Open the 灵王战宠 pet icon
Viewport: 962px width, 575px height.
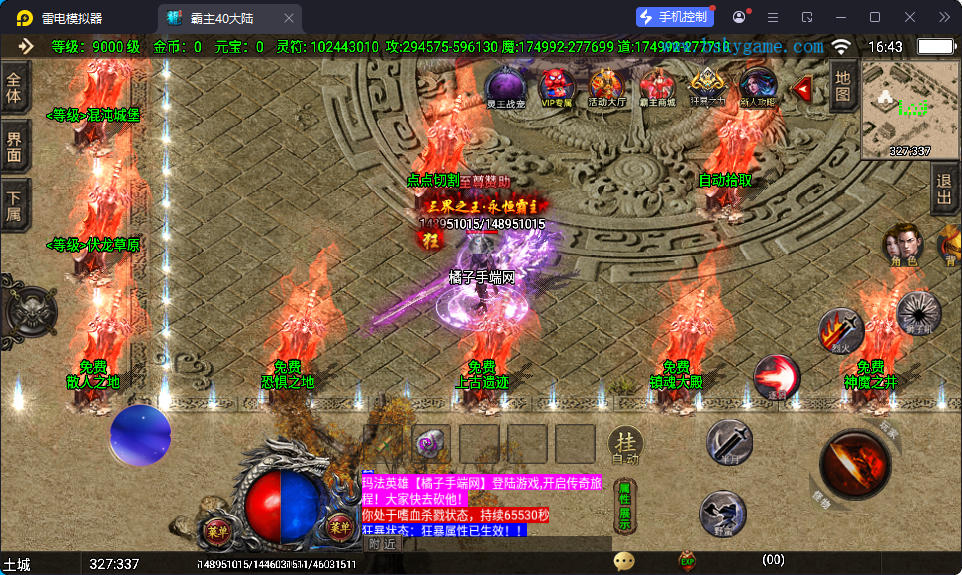[x=505, y=86]
